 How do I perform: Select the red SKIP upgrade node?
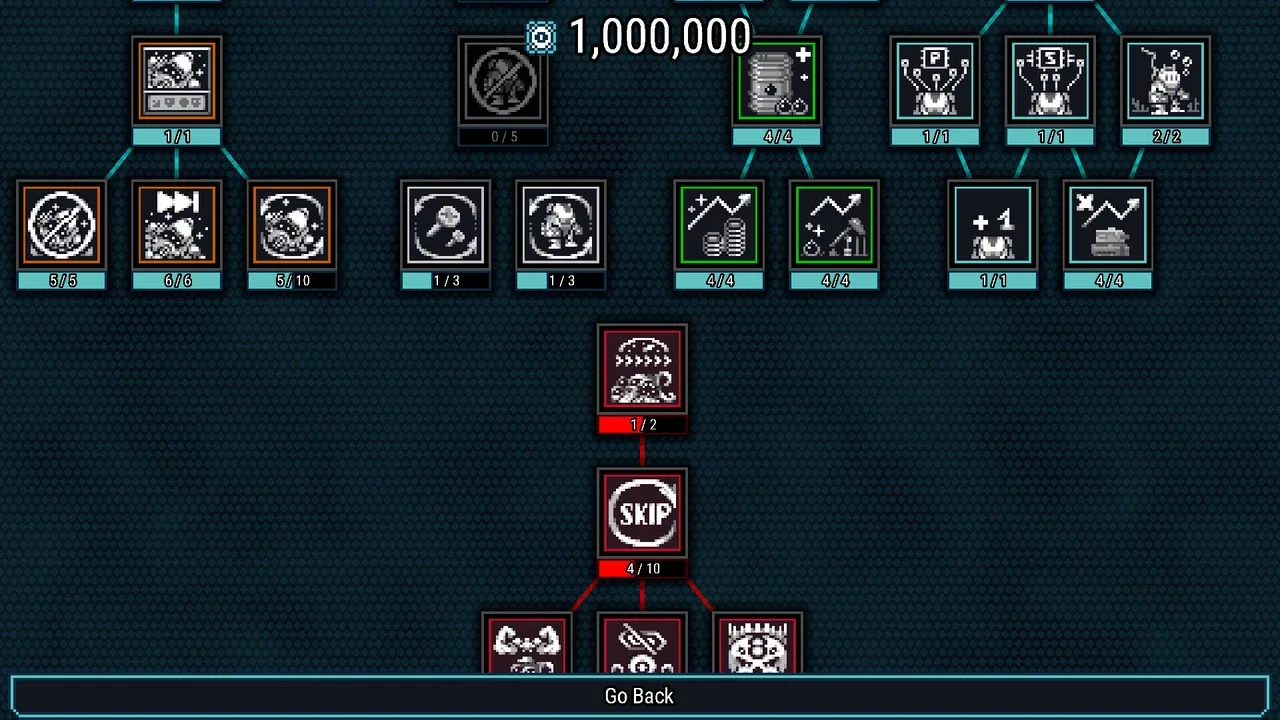click(x=642, y=513)
